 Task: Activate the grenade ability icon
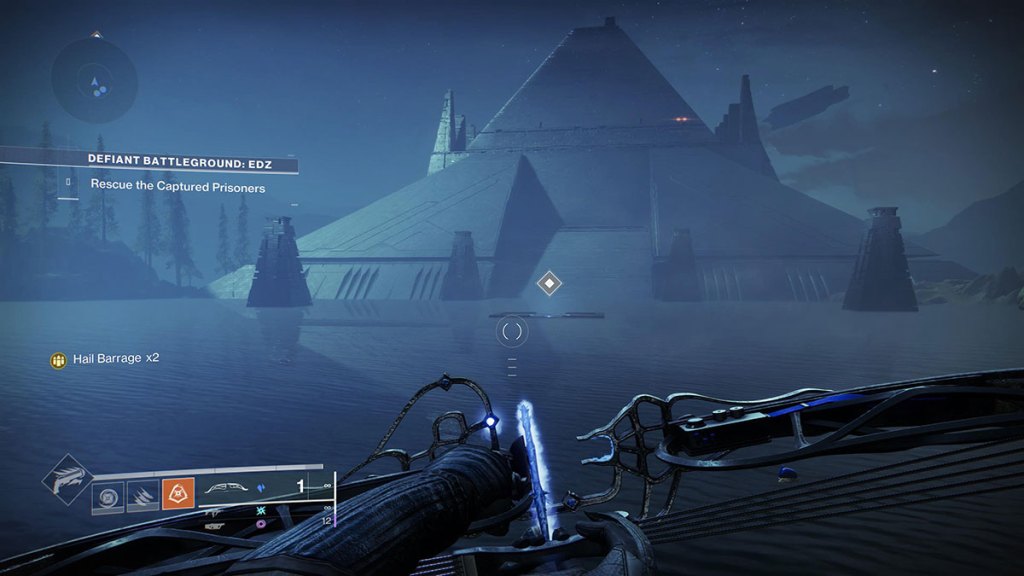click(x=108, y=496)
